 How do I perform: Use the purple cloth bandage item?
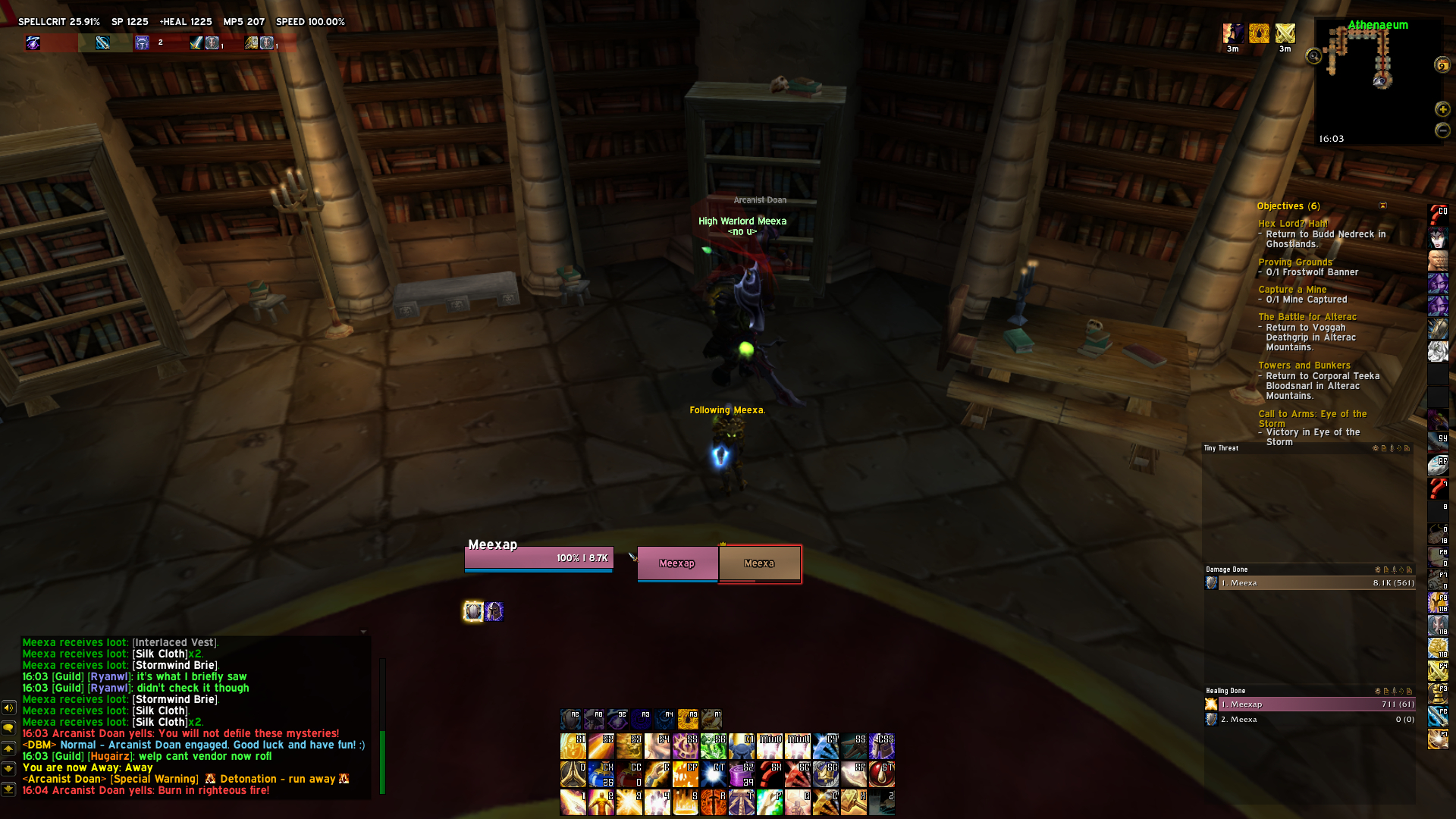pos(741,774)
